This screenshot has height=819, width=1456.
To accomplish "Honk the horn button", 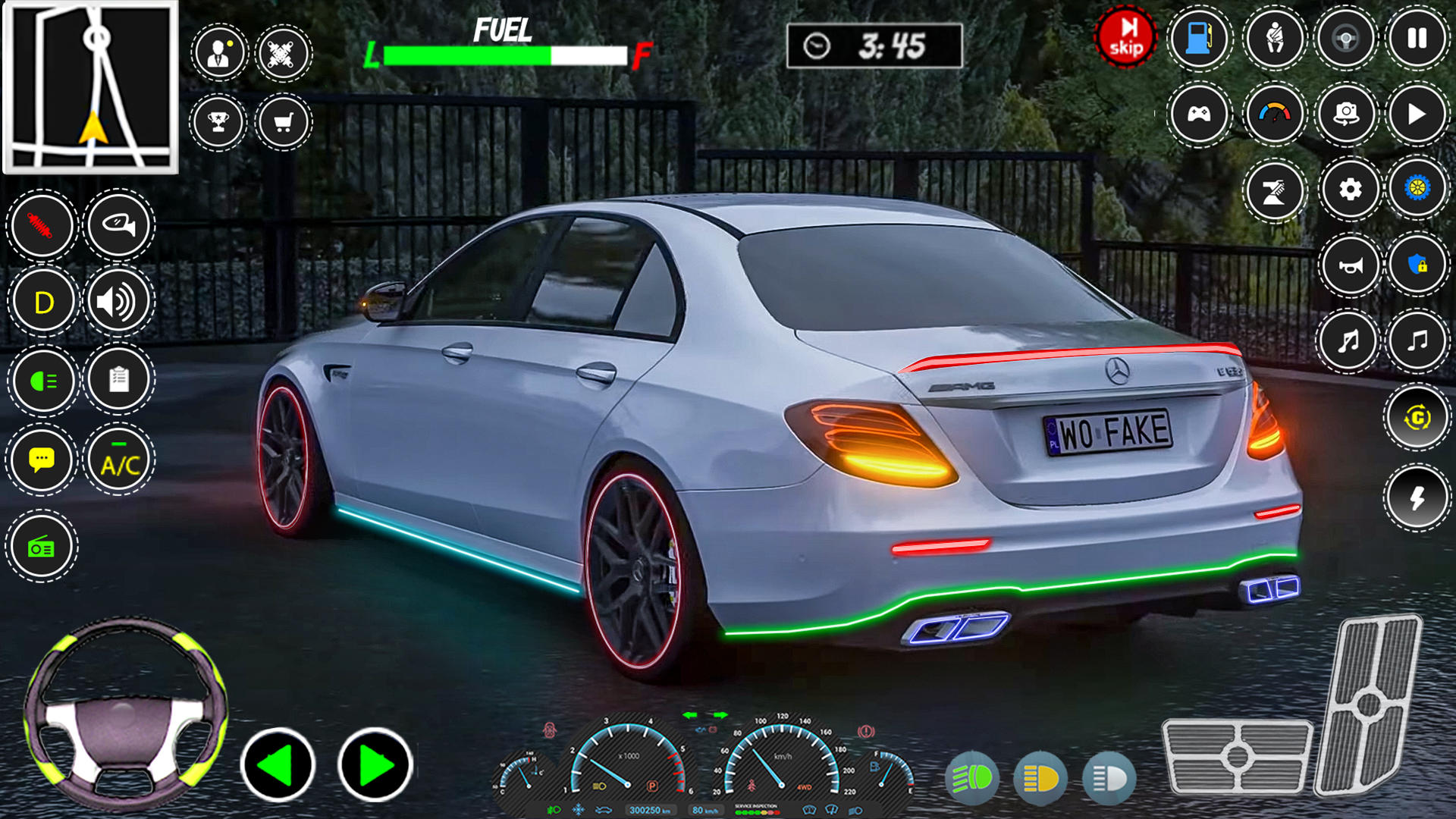I will [1350, 265].
